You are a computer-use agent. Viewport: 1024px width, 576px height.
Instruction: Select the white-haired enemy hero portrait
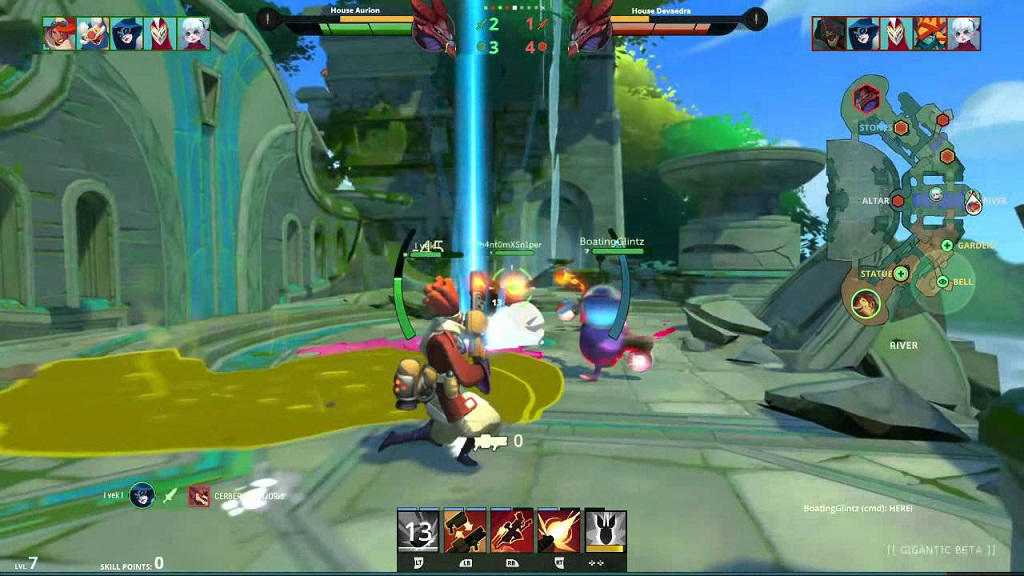click(964, 34)
